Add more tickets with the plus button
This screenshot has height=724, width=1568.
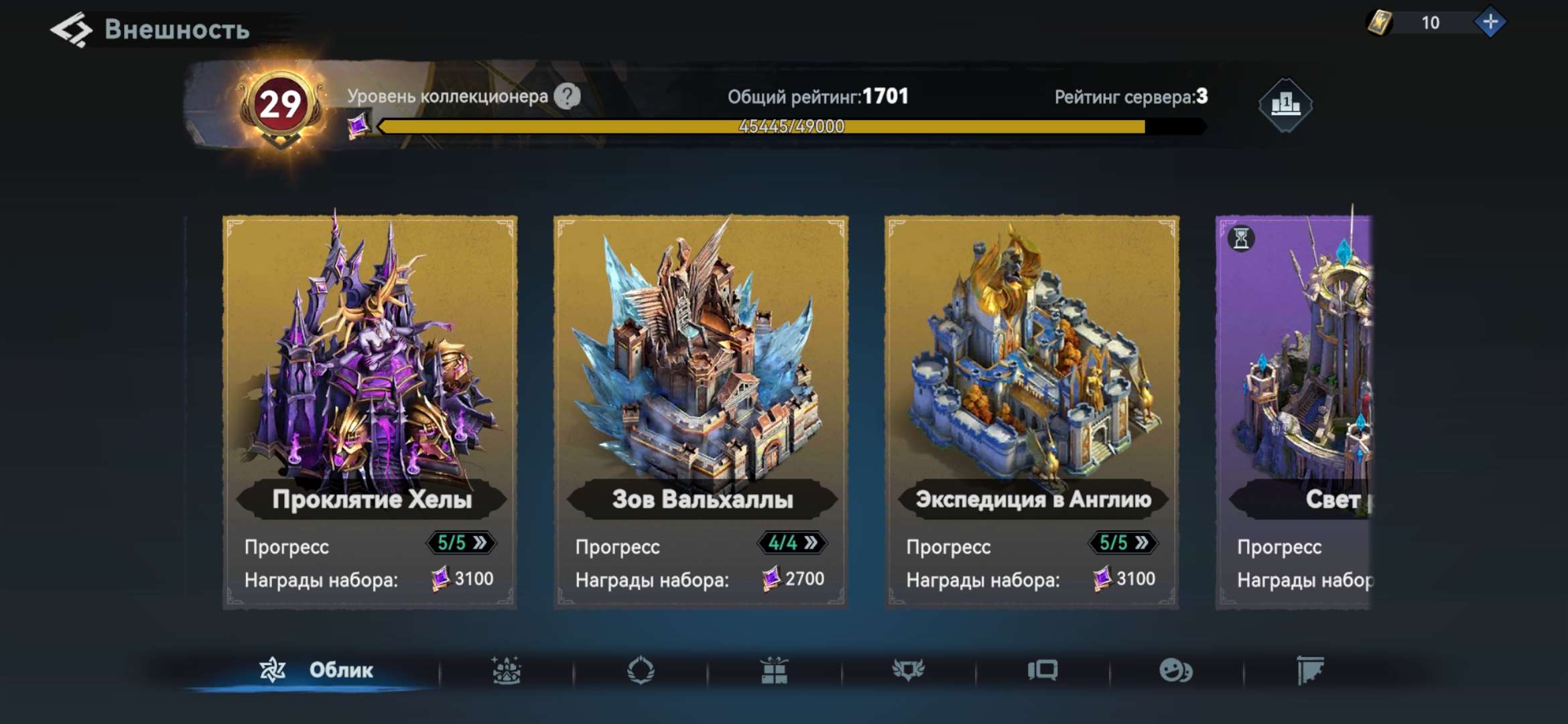coord(1490,23)
